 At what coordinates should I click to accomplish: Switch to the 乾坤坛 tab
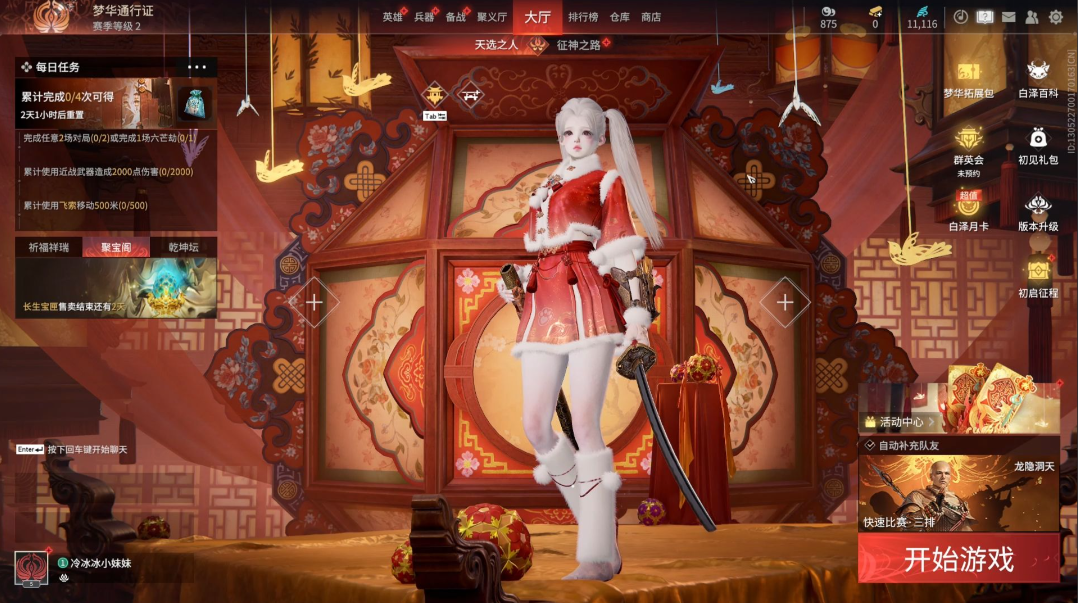[182, 248]
